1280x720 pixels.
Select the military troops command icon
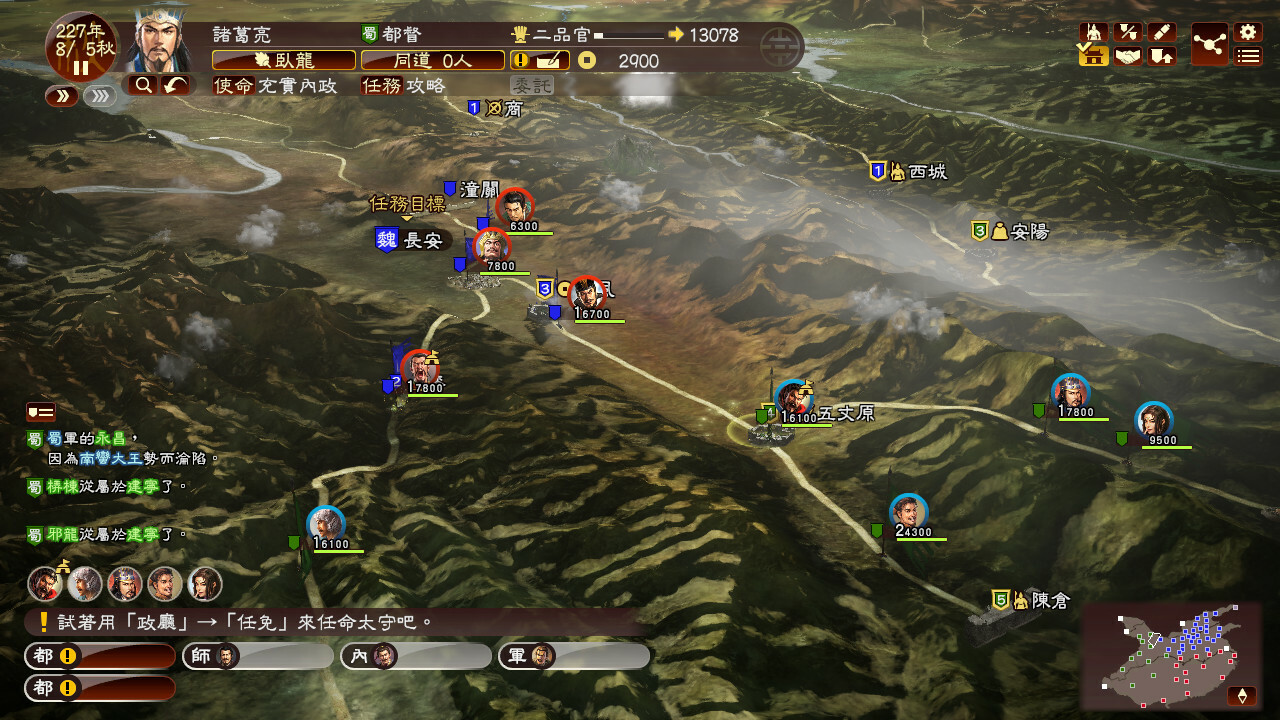[x=1093, y=31]
